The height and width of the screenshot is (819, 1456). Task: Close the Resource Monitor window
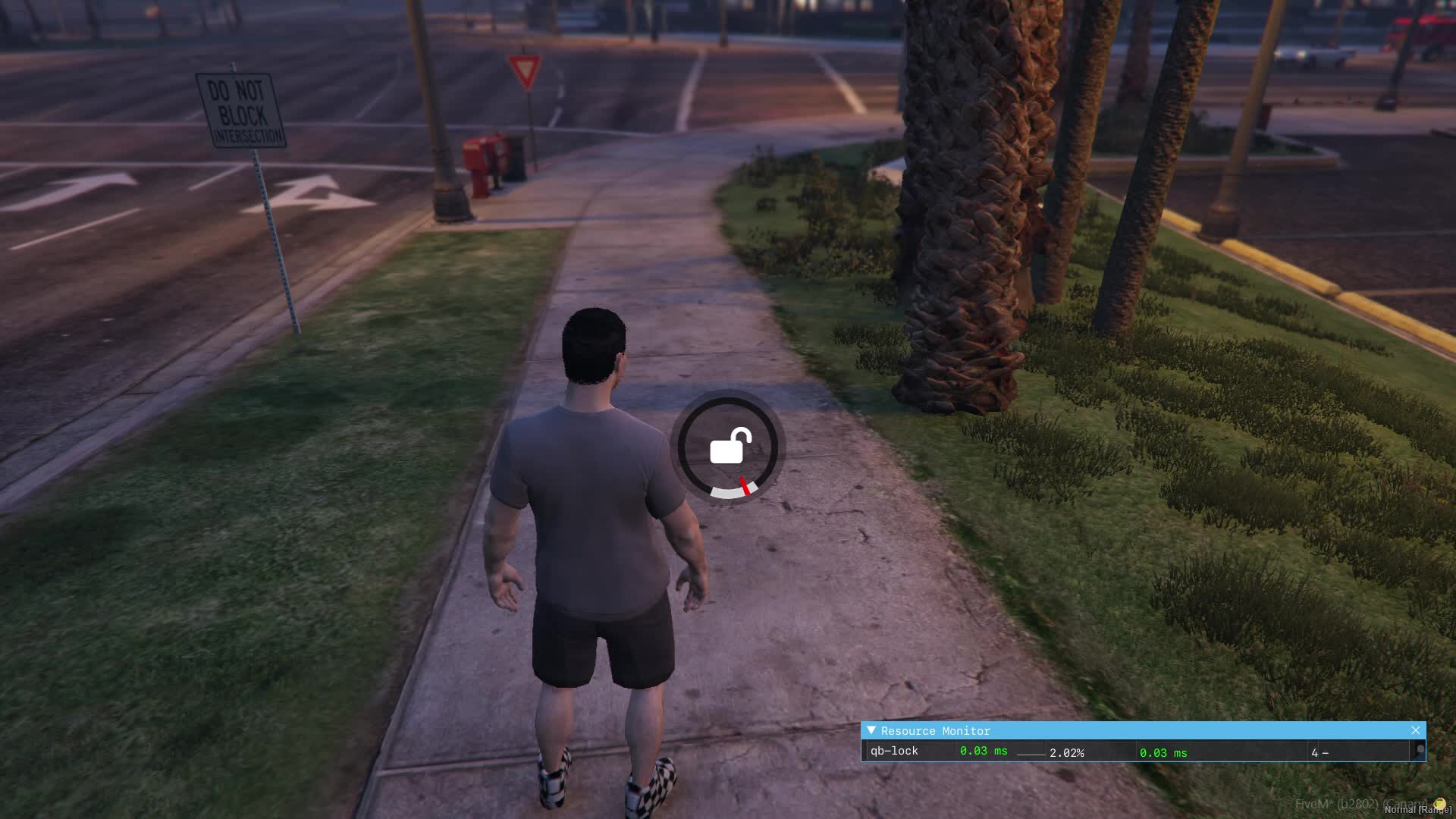click(1415, 730)
